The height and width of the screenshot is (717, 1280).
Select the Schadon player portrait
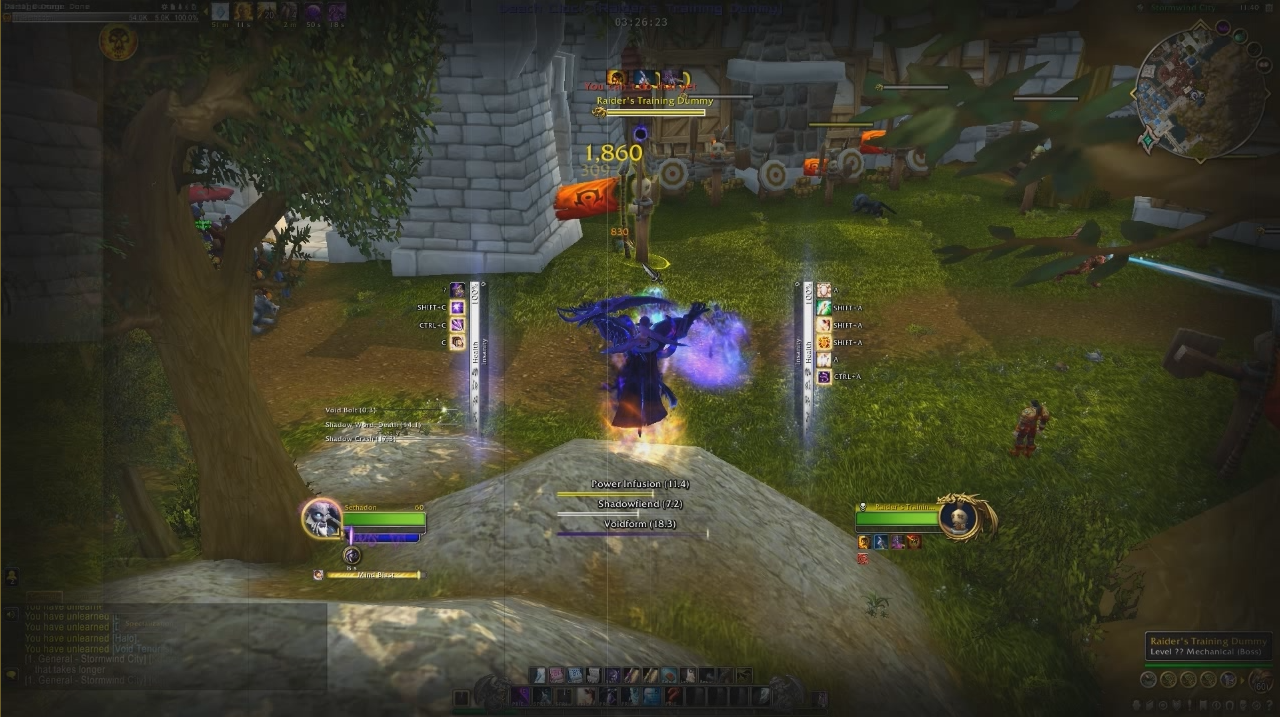tap(322, 518)
